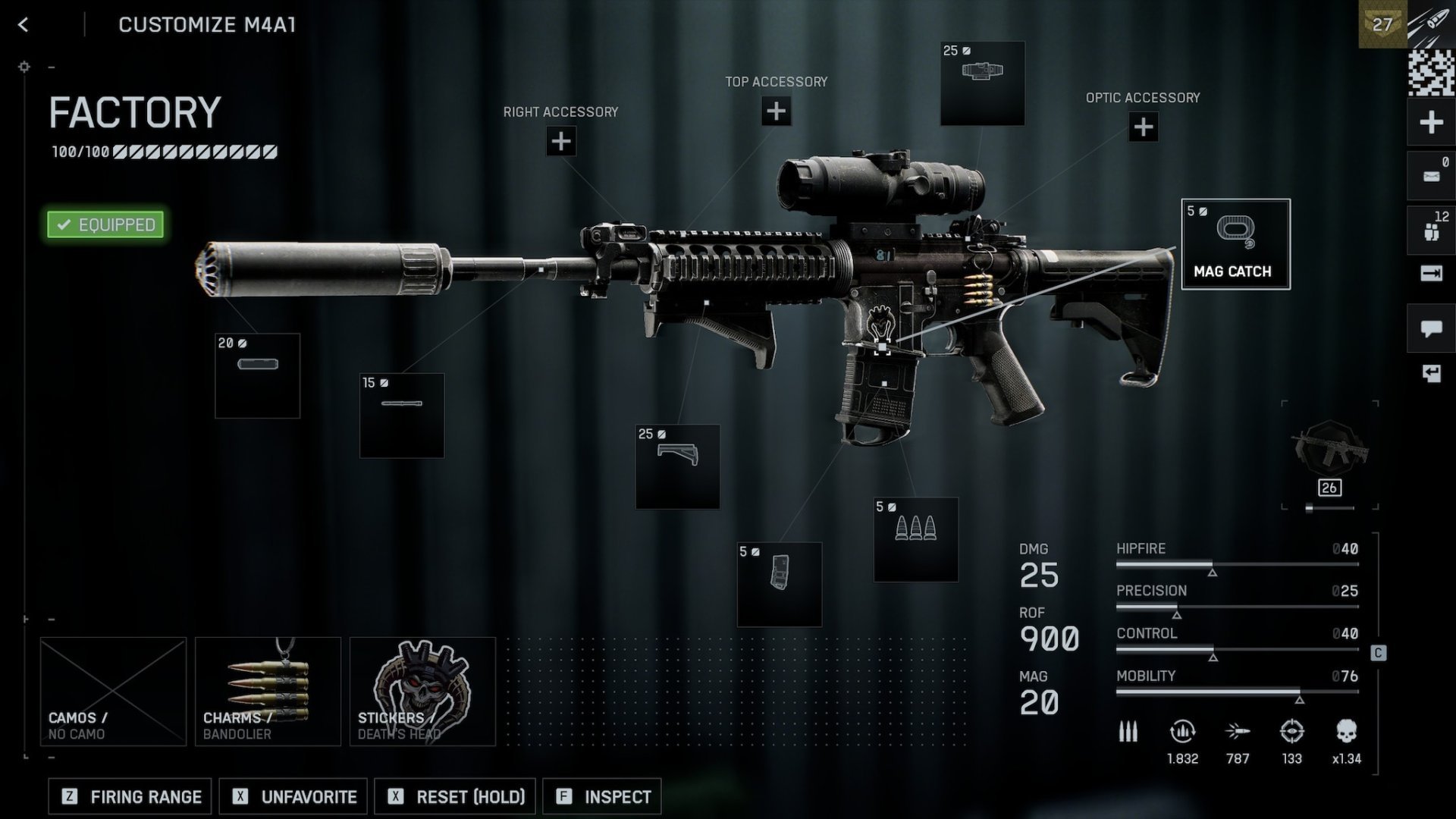This screenshot has height=819, width=1456.
Task: Open the Charms Bandolier tile
Action: coord(268,691)
